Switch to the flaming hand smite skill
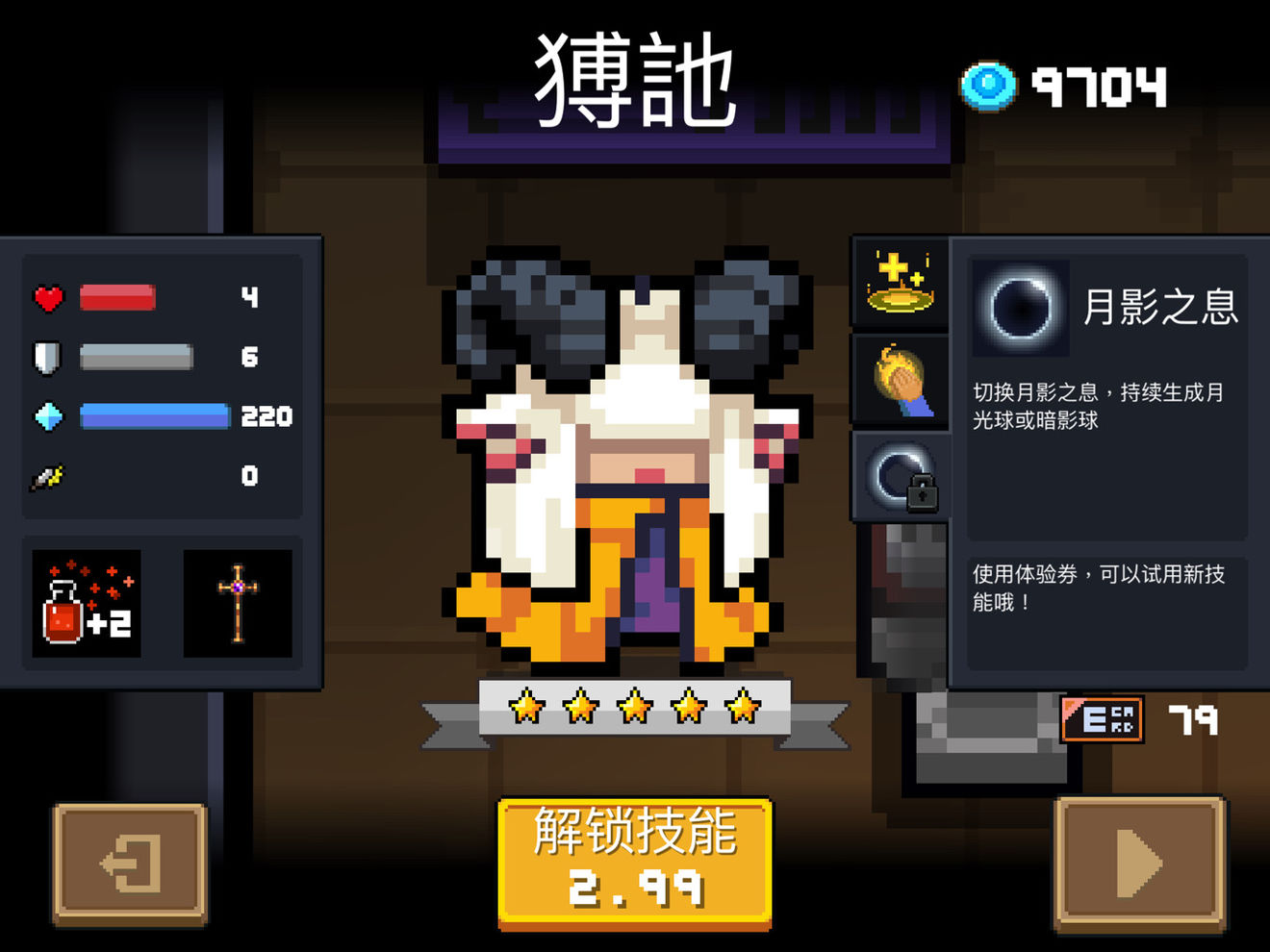The width and height of the screenshot is (1270, 952). click(x=900, y=379)
